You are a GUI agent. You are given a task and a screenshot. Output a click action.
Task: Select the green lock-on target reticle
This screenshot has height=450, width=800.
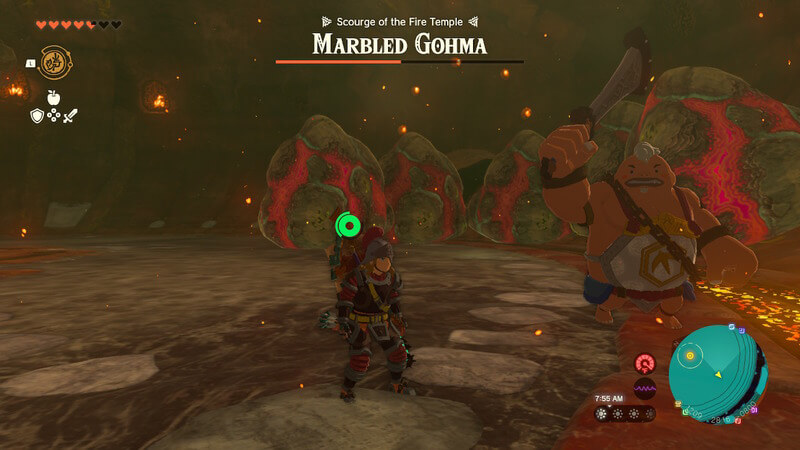348,226
